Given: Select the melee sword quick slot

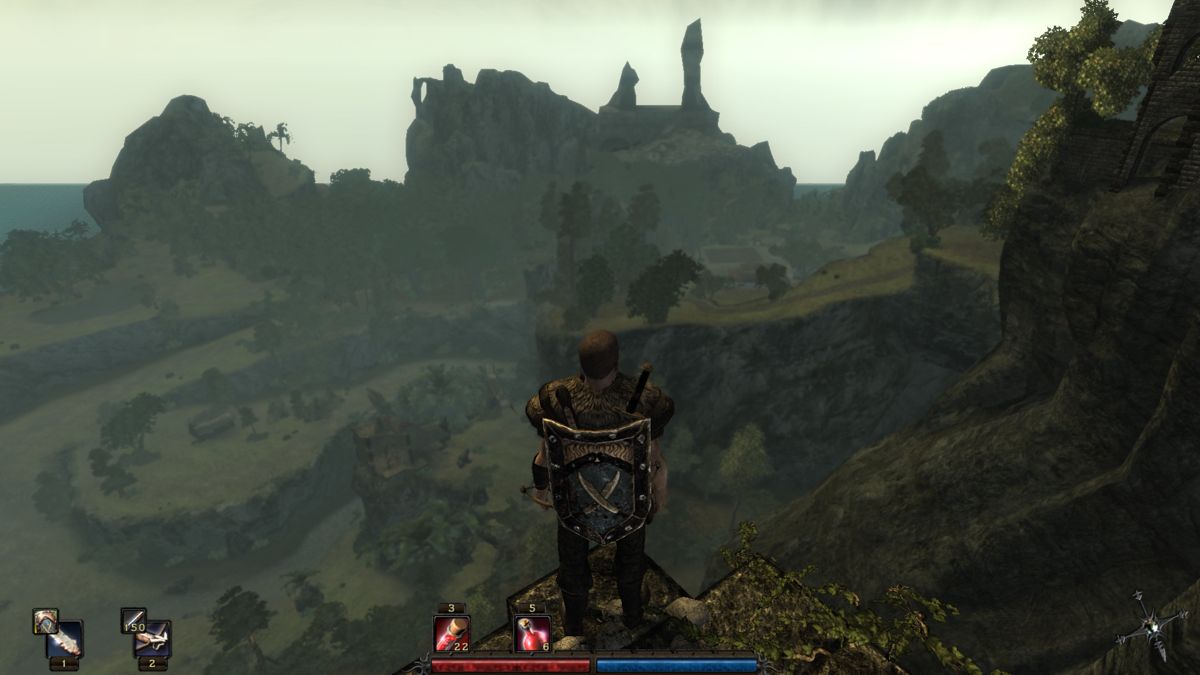Looking at the screenshot, I should [65, 639].
